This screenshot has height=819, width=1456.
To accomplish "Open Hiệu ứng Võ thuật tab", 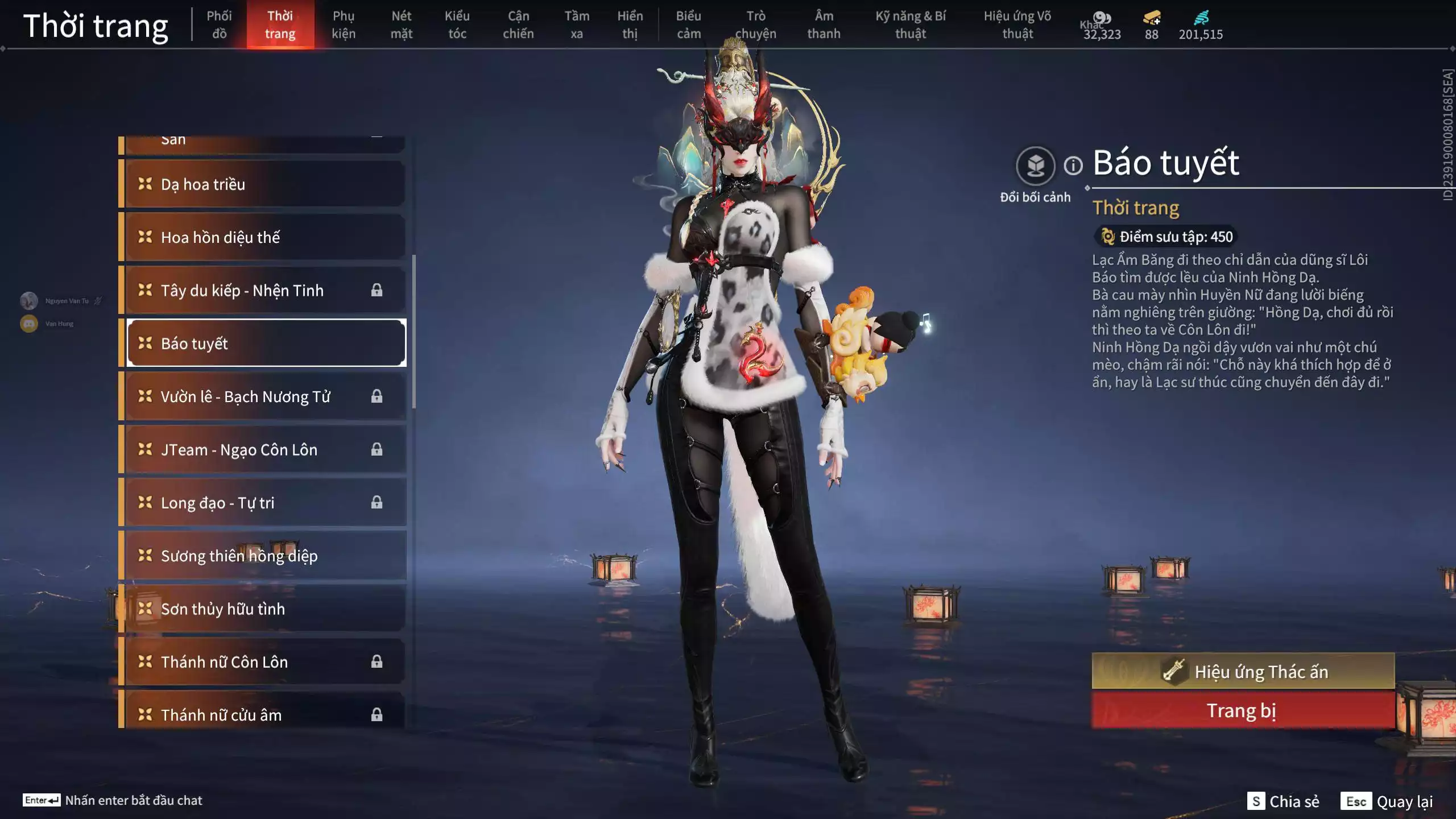I will click(1017, 24).
